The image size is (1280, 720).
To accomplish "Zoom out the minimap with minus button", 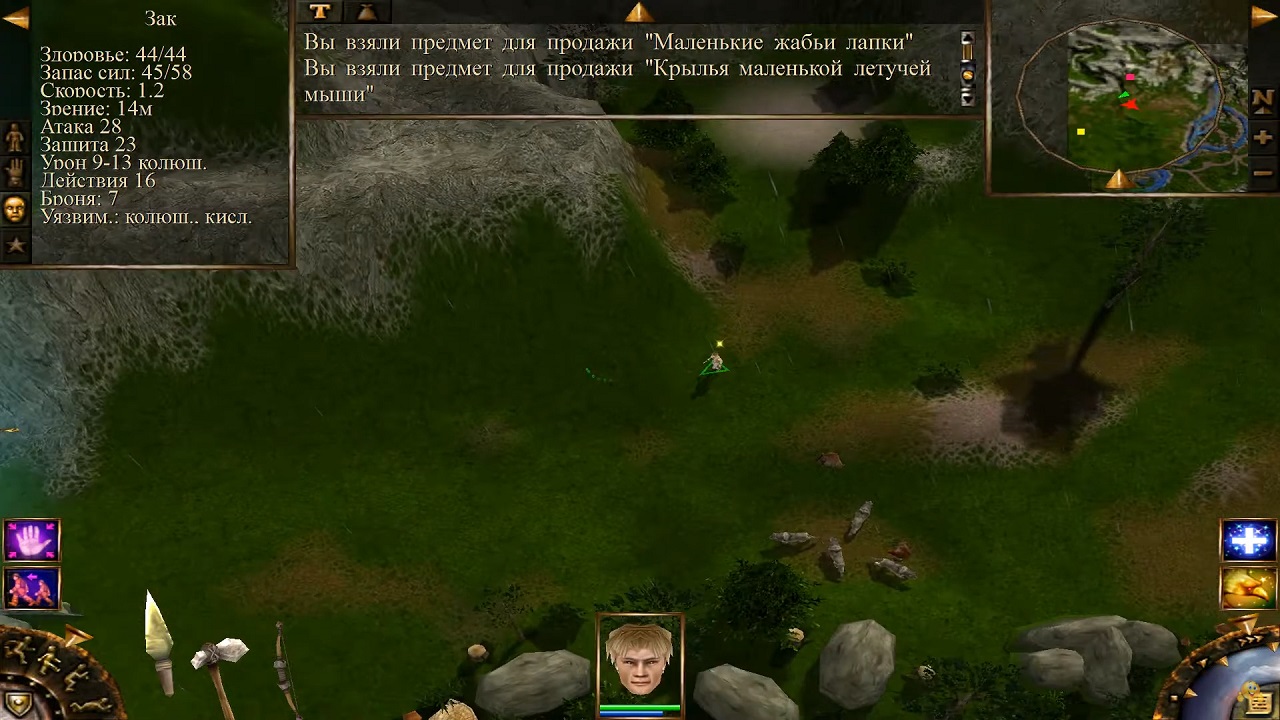I will coord(1262,172).
